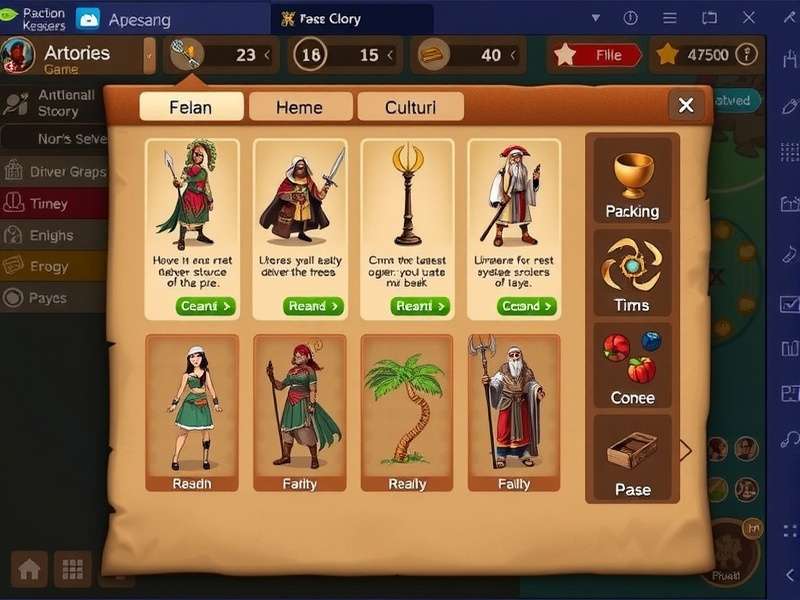Image resolution: width=800 pixels, height=600 pixels.
Task: Choose the Readn female warrior card
Action: (x=192, y=412)
